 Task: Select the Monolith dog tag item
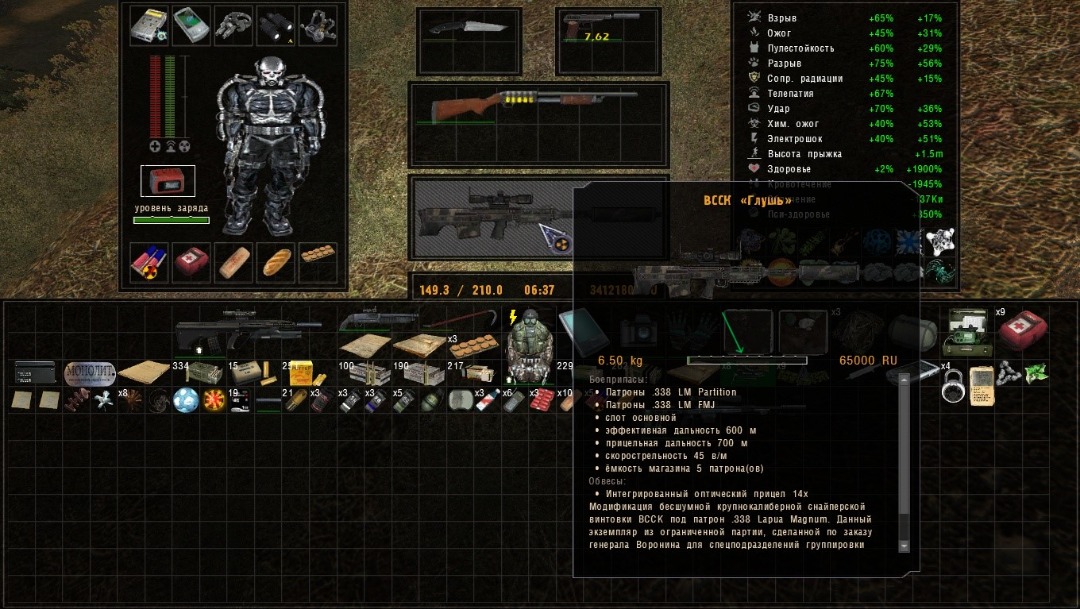point(90,372)
